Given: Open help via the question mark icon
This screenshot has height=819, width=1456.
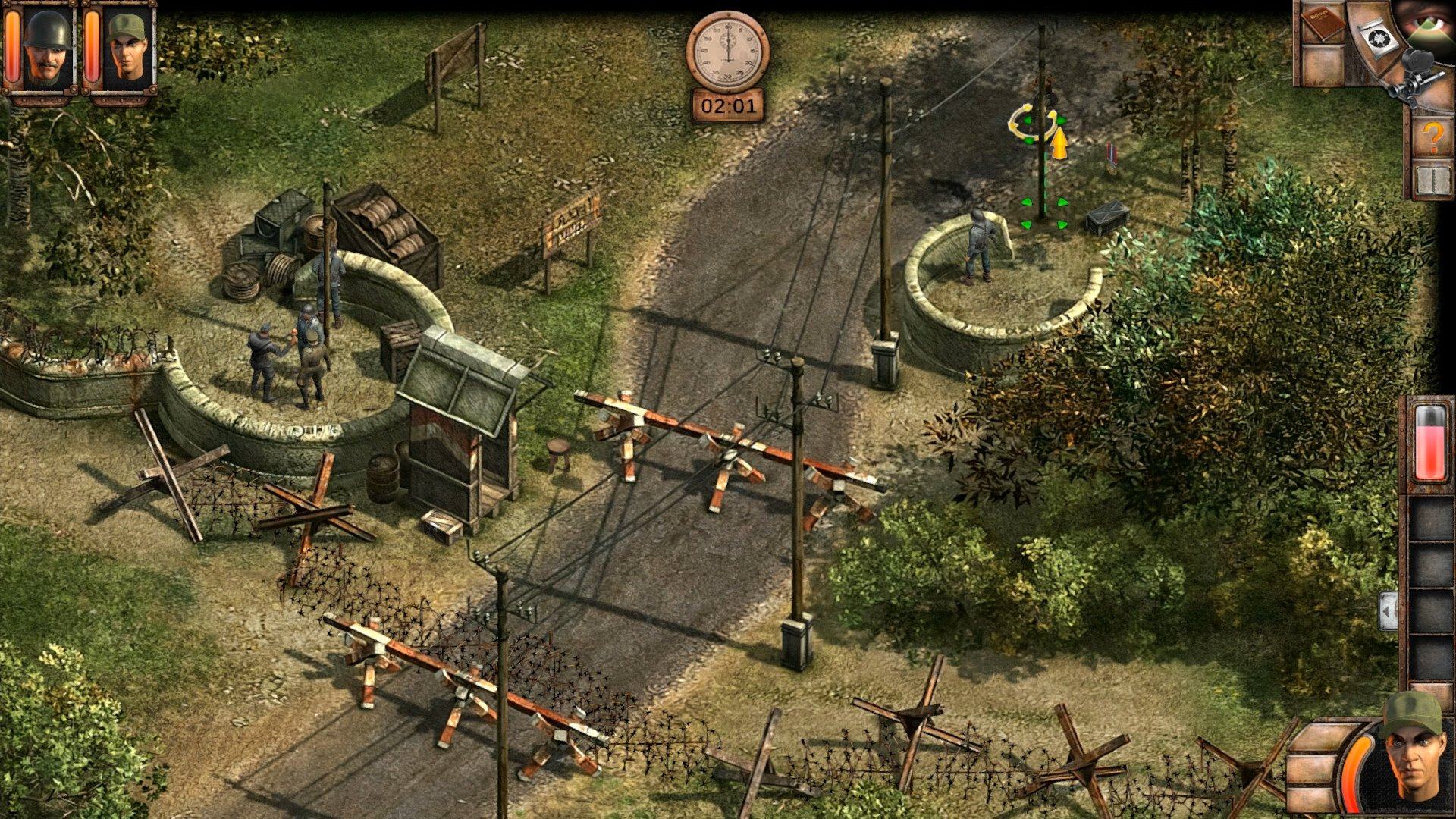Looking at the screenshot, I should tap(1431, 135).
